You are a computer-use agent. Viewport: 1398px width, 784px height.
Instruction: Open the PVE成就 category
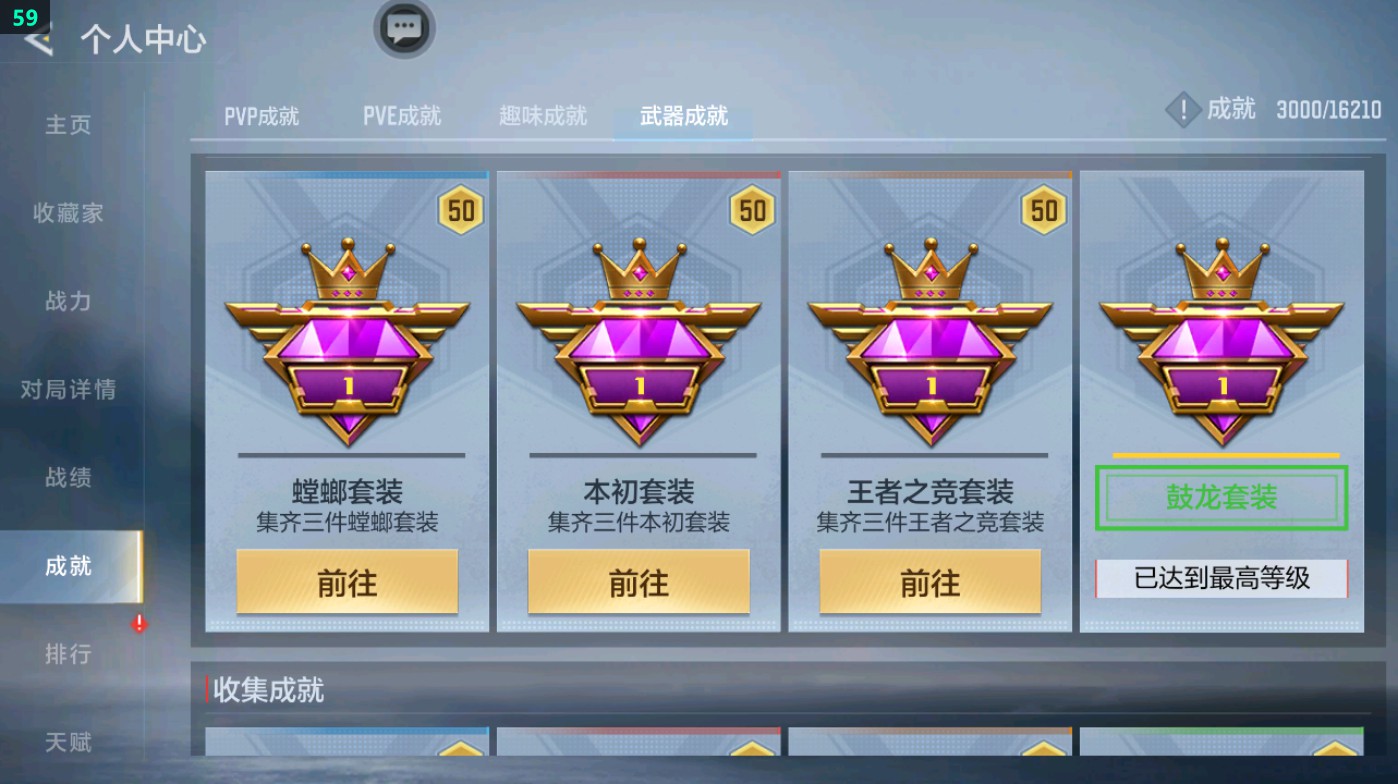coord(401,116)
